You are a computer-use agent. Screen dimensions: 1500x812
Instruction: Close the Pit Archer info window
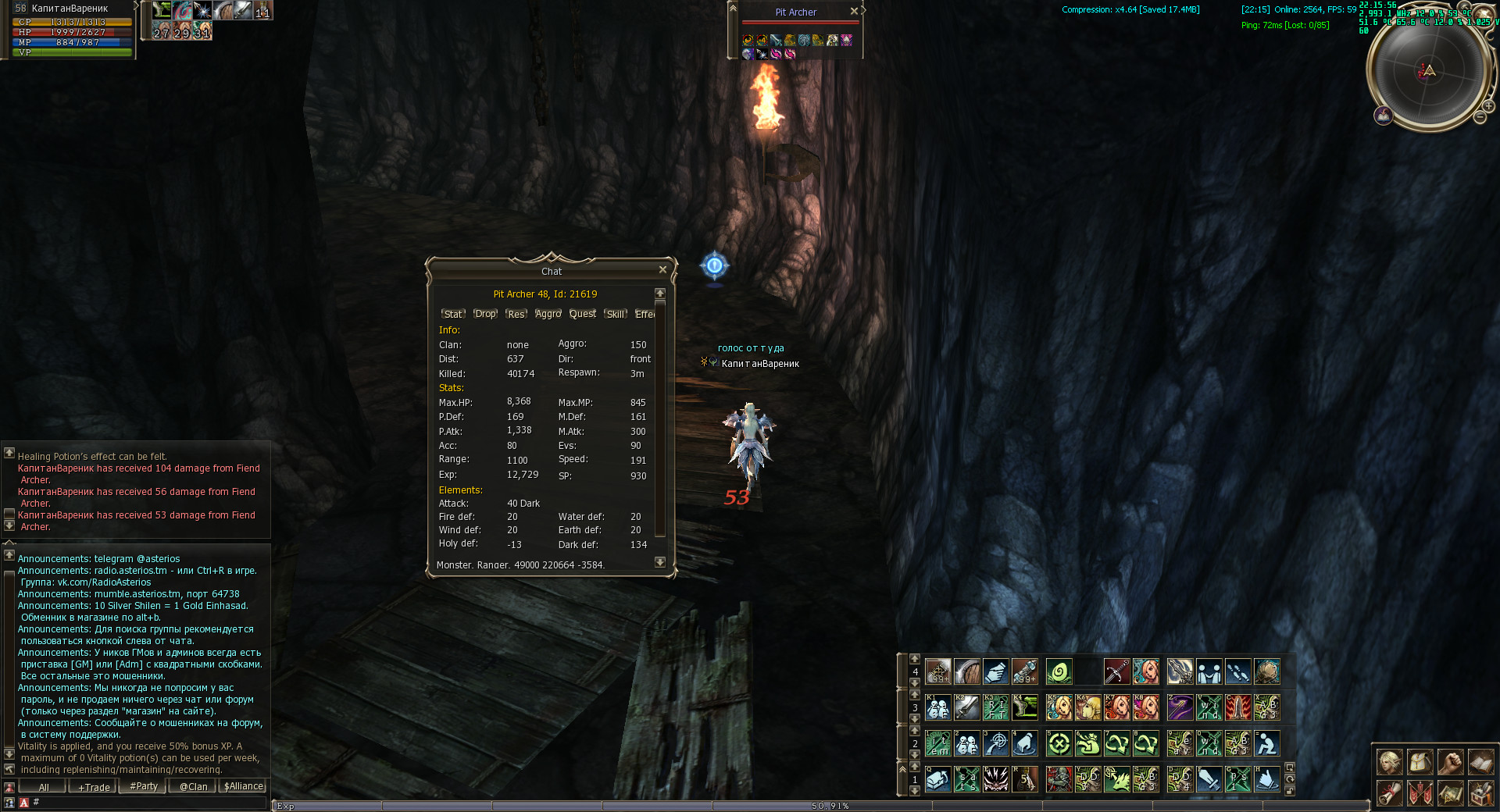pos(662,269)
